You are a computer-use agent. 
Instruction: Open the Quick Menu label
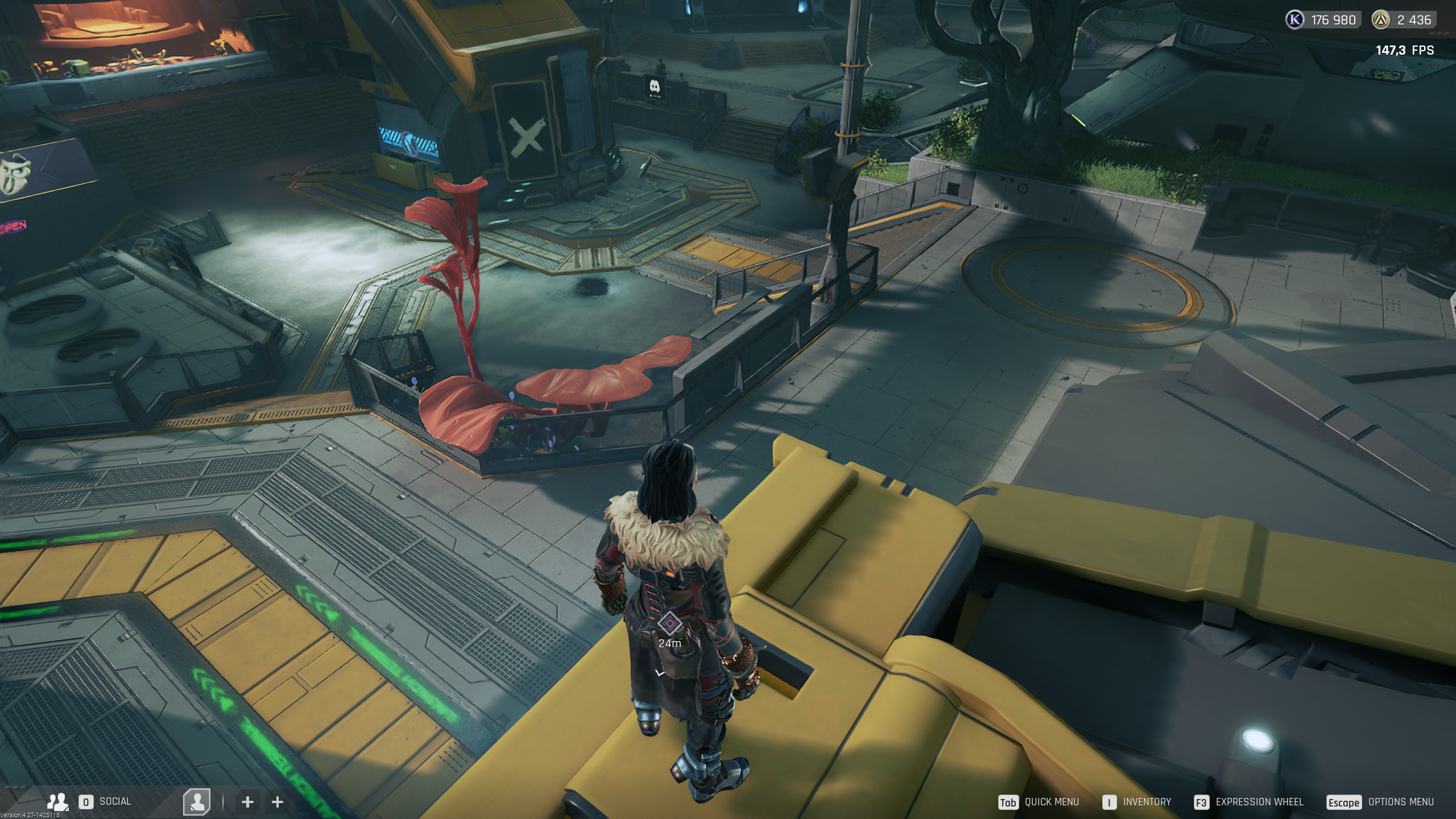(1051, 802)
